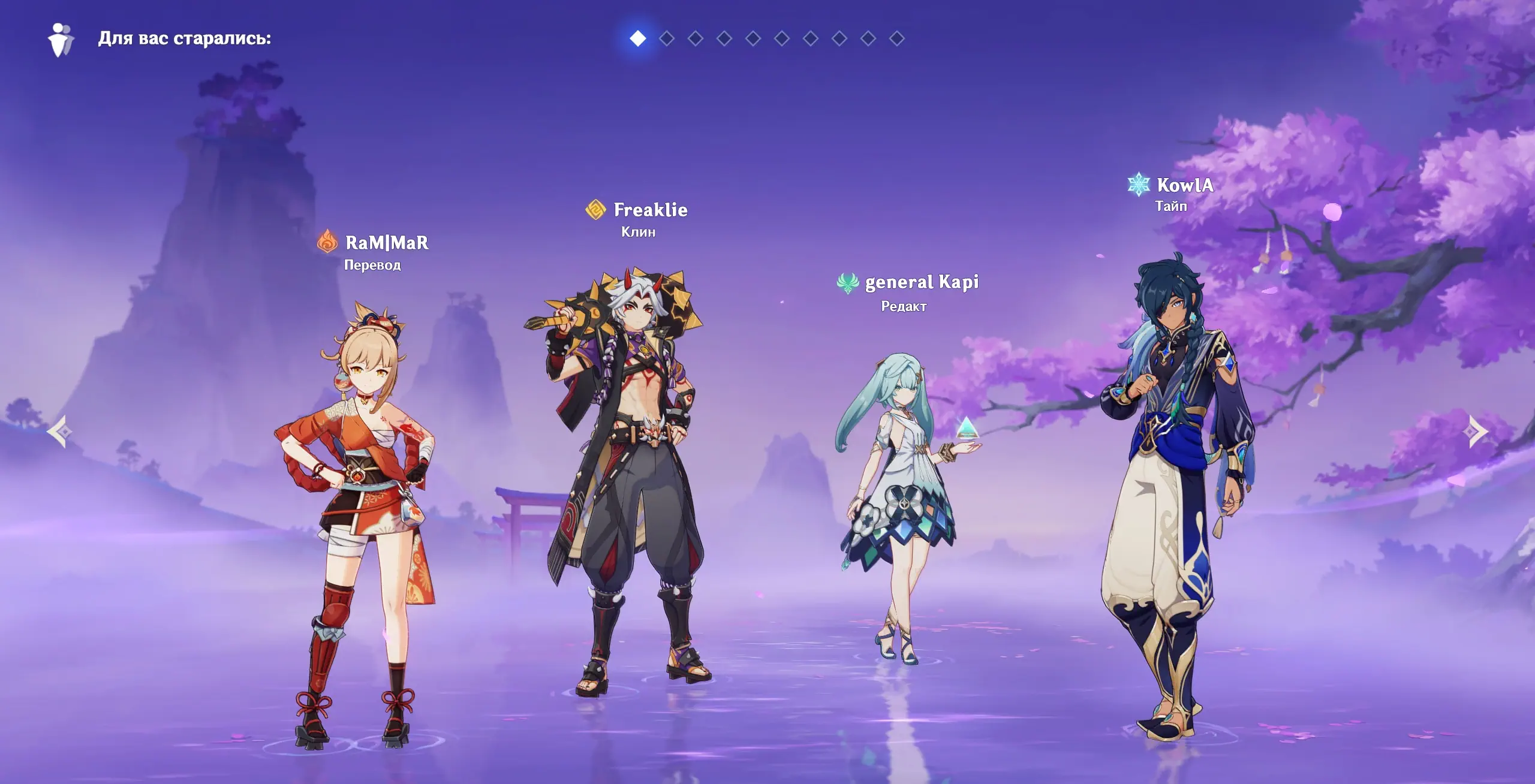Image resolution: width=1535 pixels, height=784 pixels.
Task: Click the KowlA typesetter name label
Action: [x=1185, y=185]
